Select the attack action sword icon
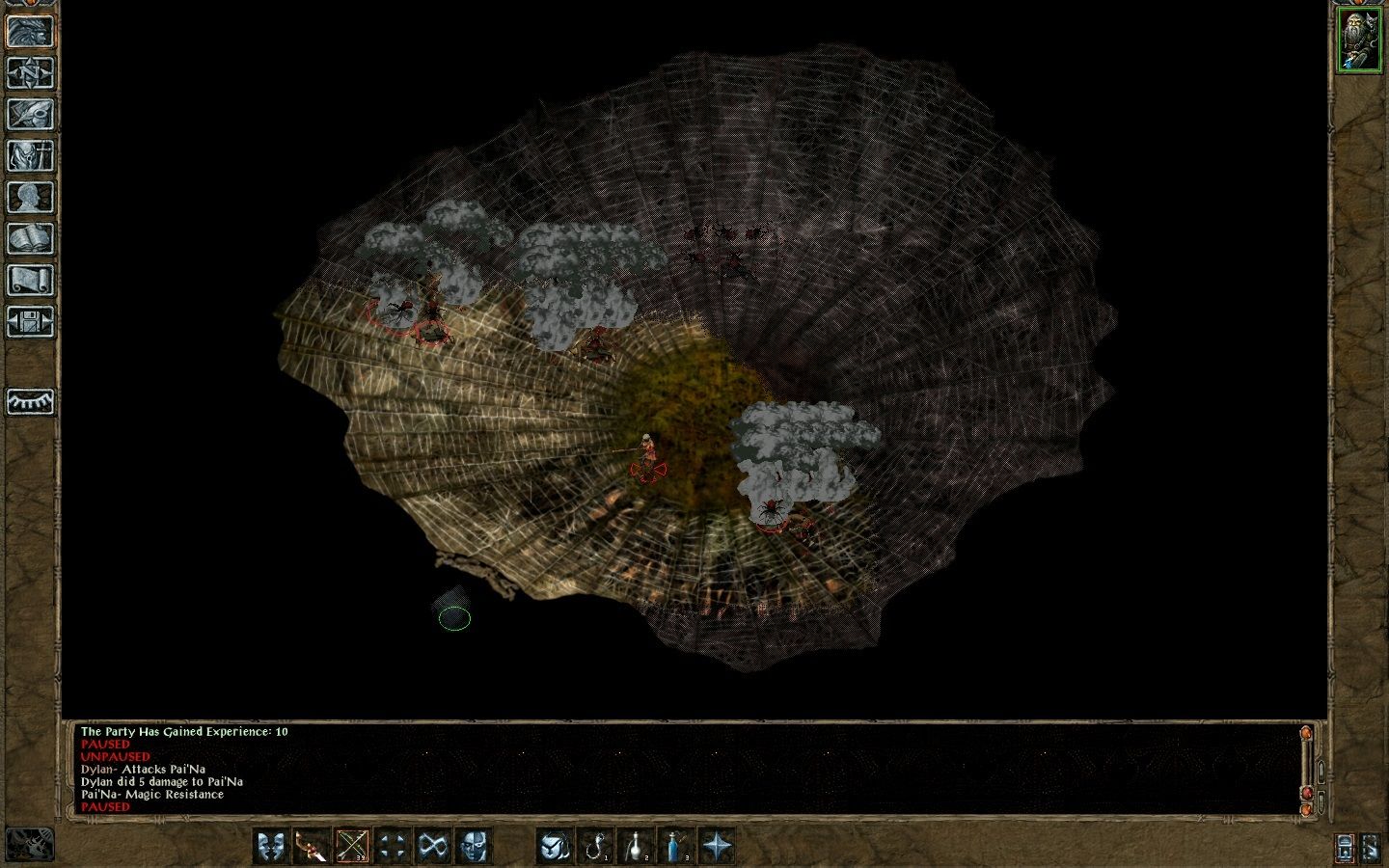1389x868 pixels. click(x=311, y=846)
